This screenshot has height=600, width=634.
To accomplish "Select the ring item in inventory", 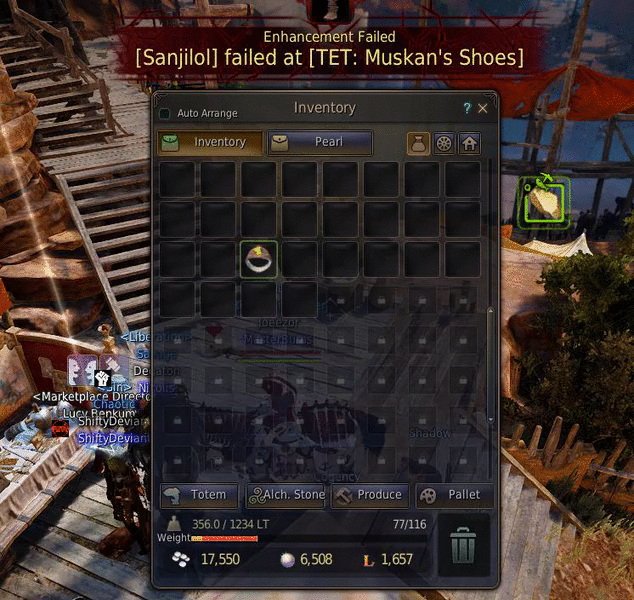I will pos(259,260).
